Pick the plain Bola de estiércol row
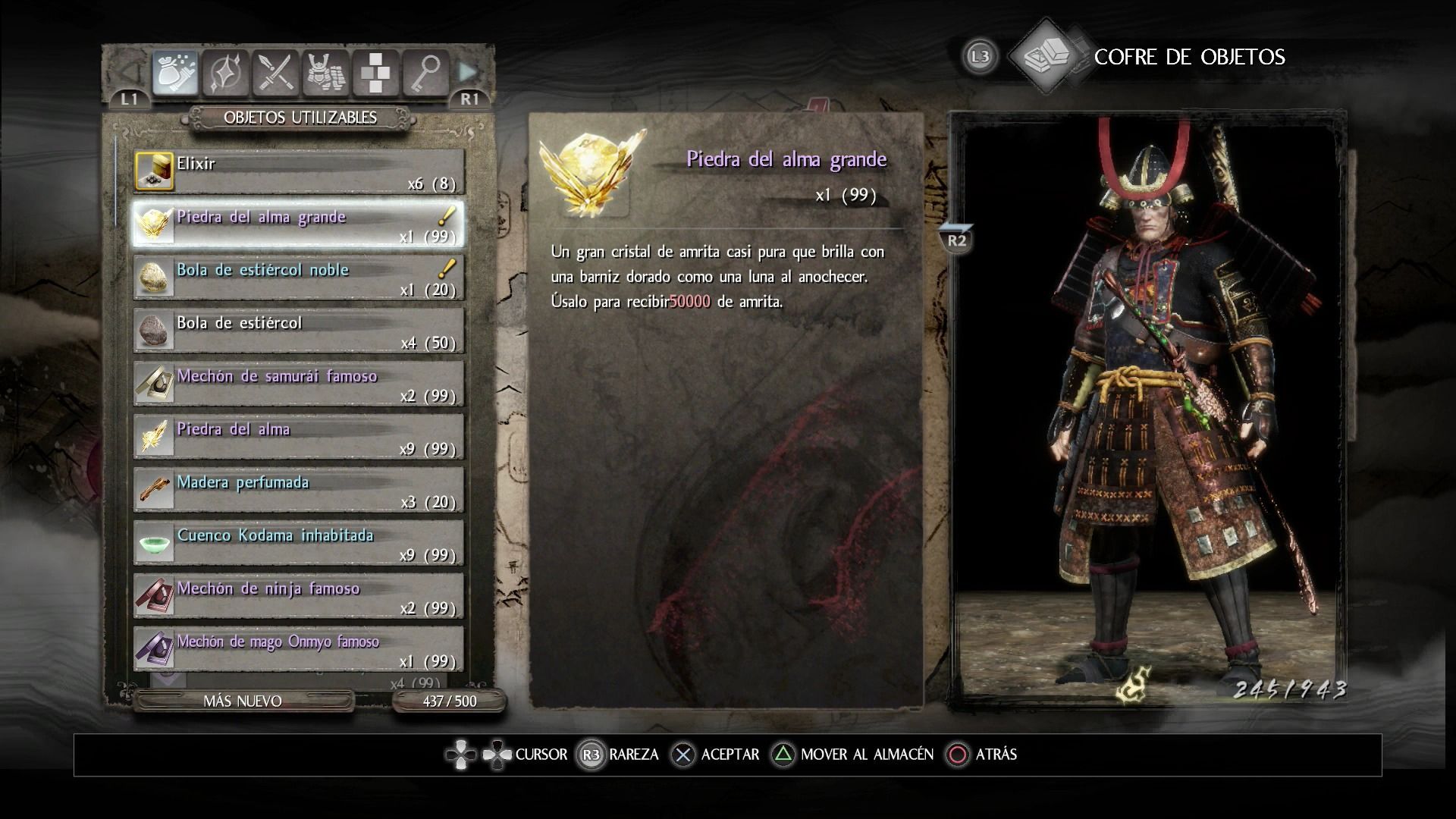Screen dimensions: 1456x819 [x=299, y=331]
